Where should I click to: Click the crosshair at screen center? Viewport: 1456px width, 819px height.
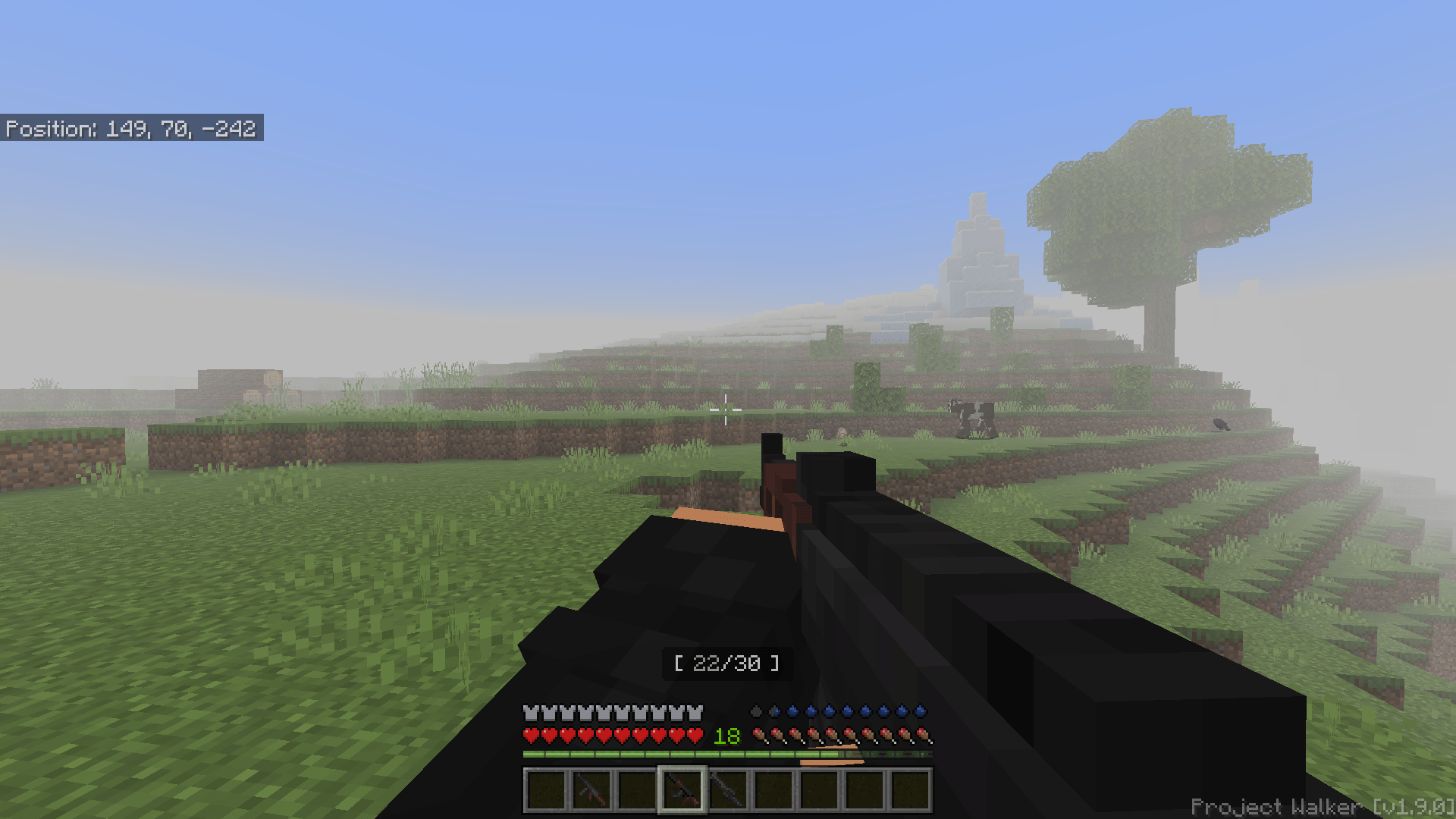(x=727, y=409)
